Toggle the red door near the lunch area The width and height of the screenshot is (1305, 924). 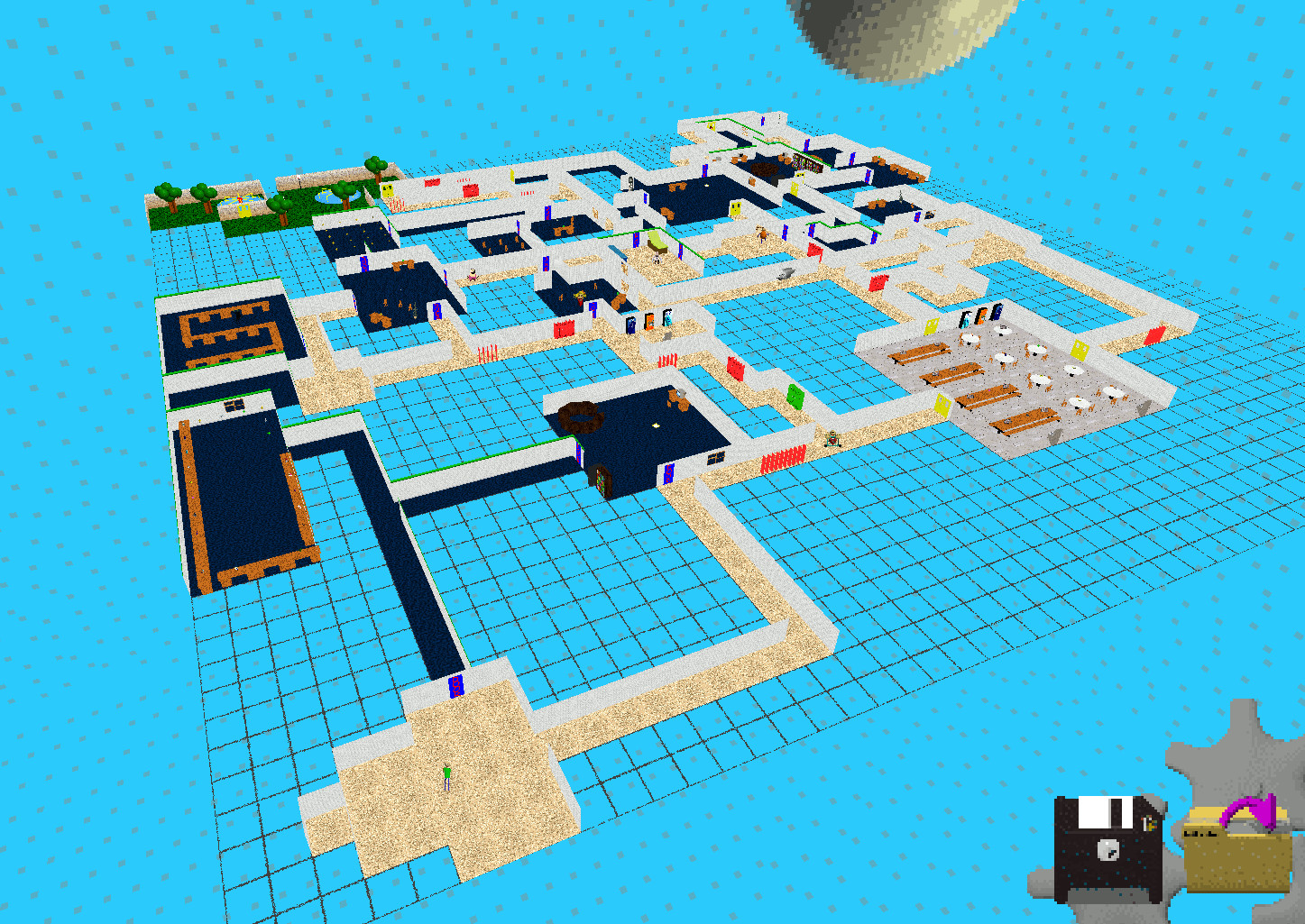[1154, 337]
